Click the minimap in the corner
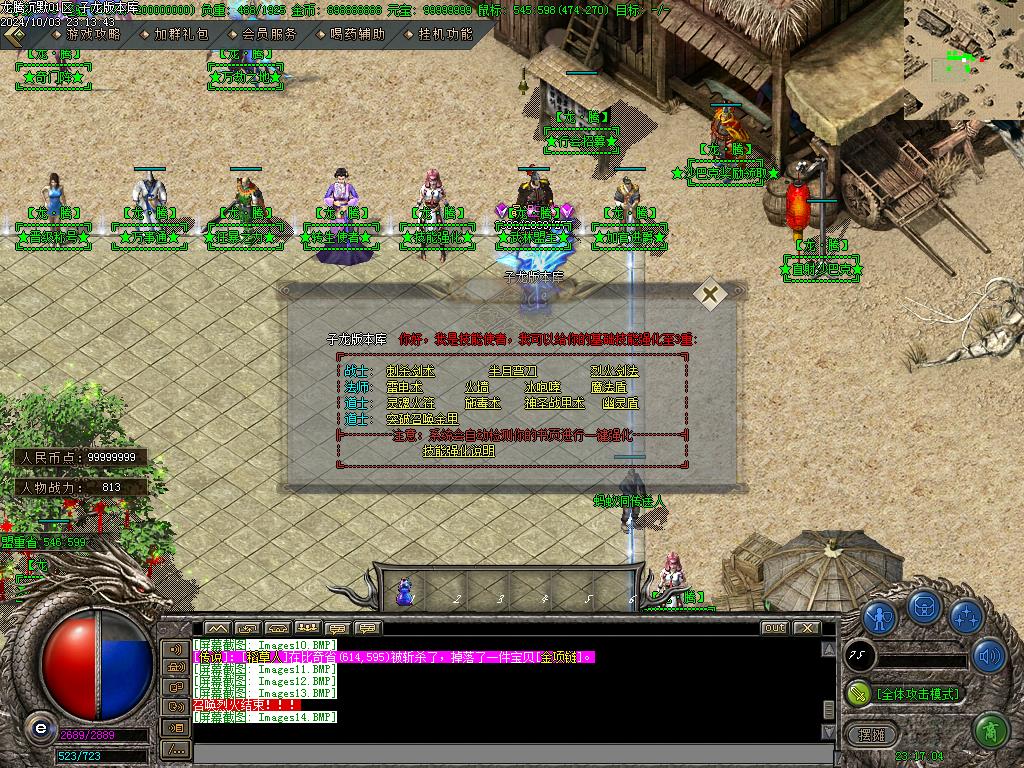The height and width of the screenshot is (768, 1024). (x=964, y=60)
